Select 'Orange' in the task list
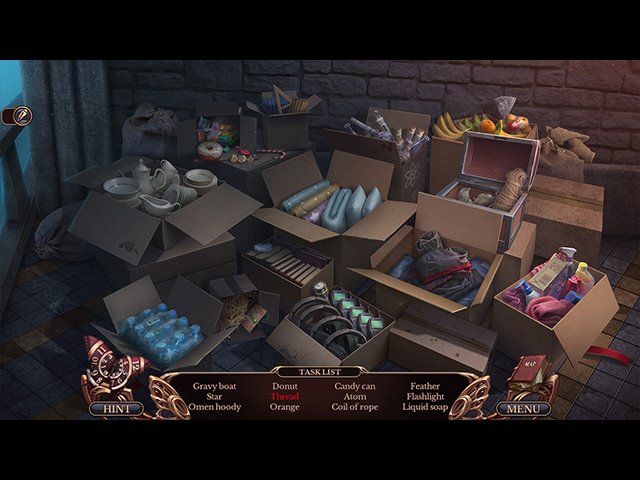 pyautogui.click(x=285, y=407)
